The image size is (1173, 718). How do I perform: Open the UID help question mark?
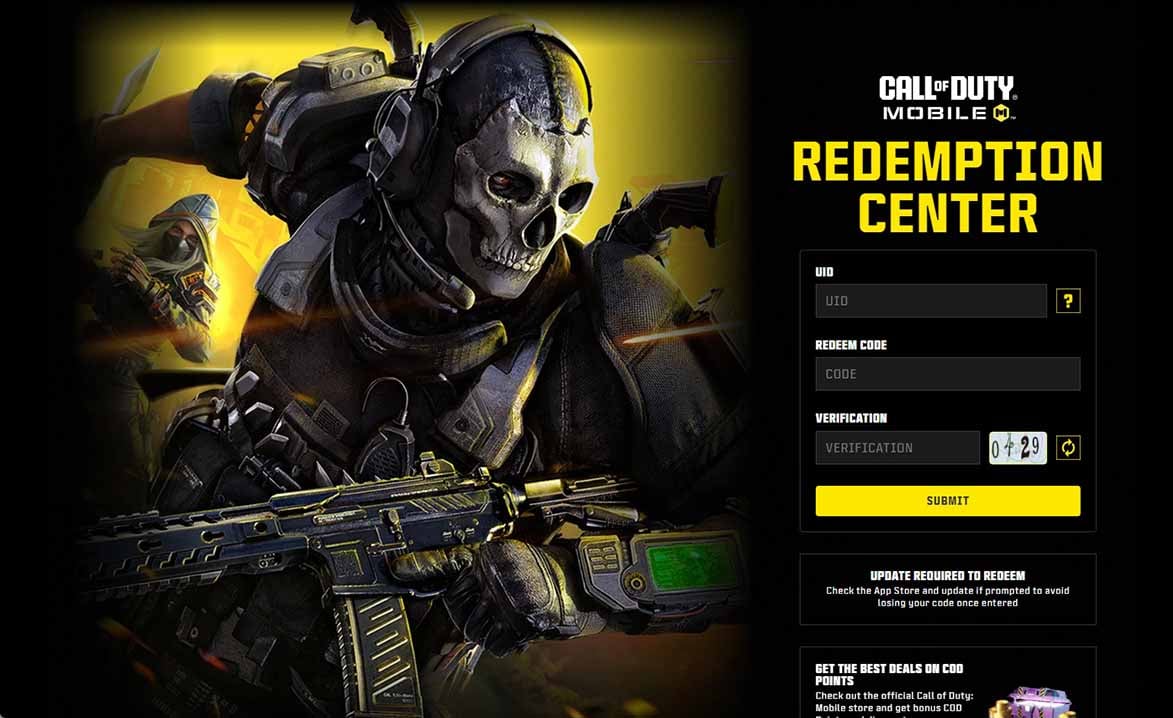[x=1068, y=301]
